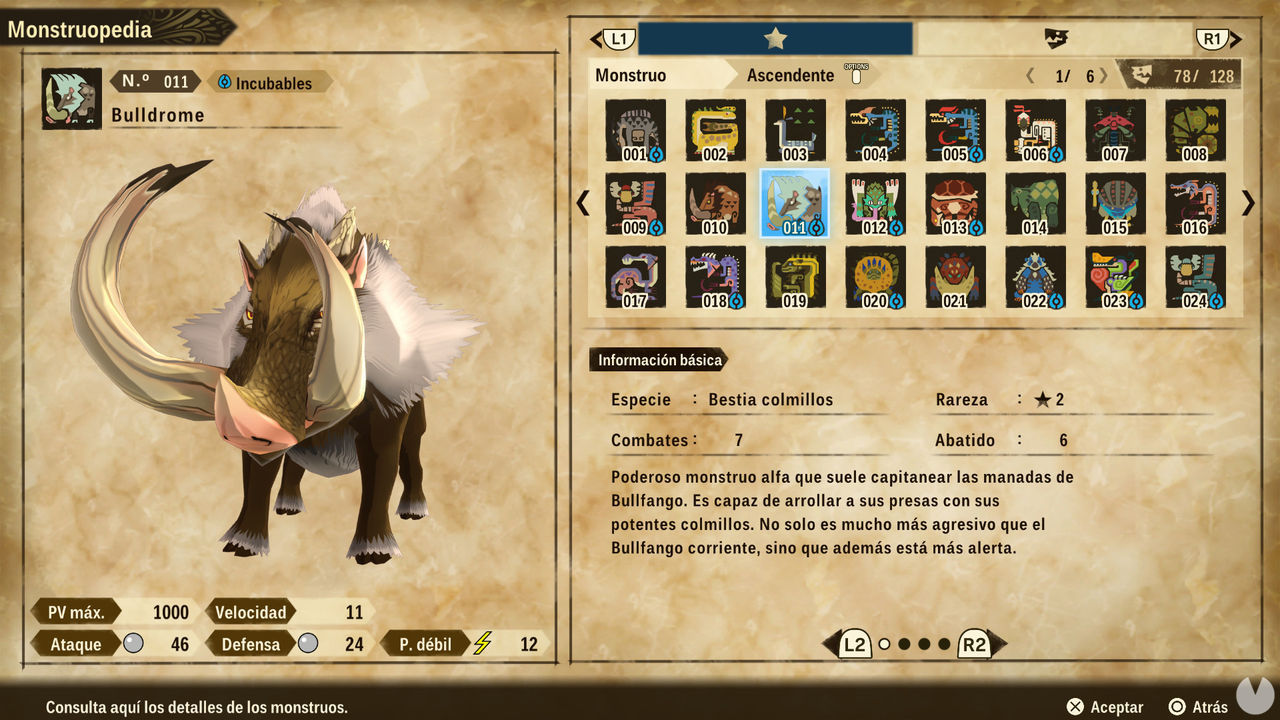1280x720 pixels.
Task: Open entry 004 in the monster grid
Action: click(875, 130)
